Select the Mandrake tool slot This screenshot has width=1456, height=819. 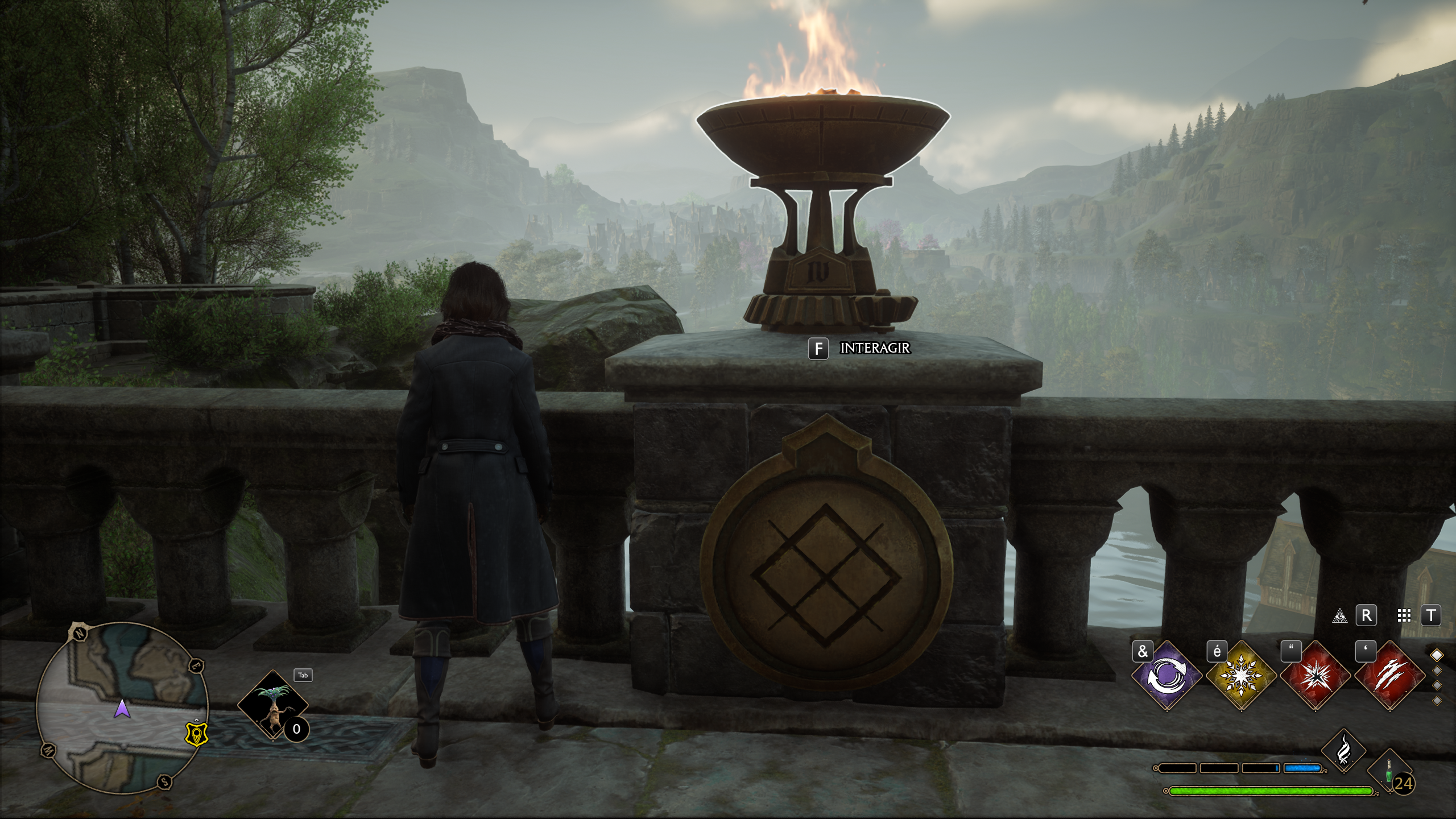pos(273,705)
